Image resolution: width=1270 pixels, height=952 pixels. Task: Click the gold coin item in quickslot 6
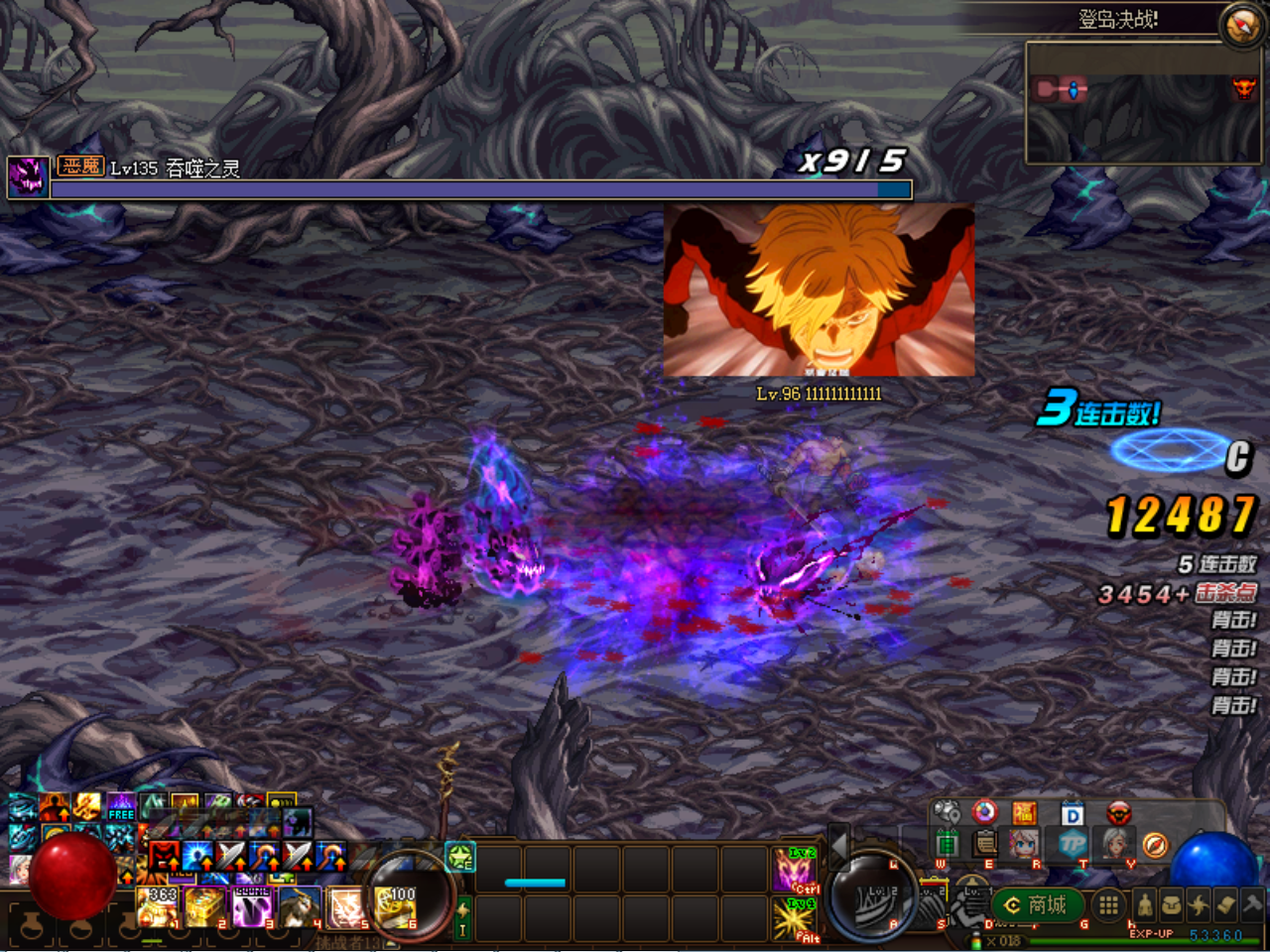[395, 909]
